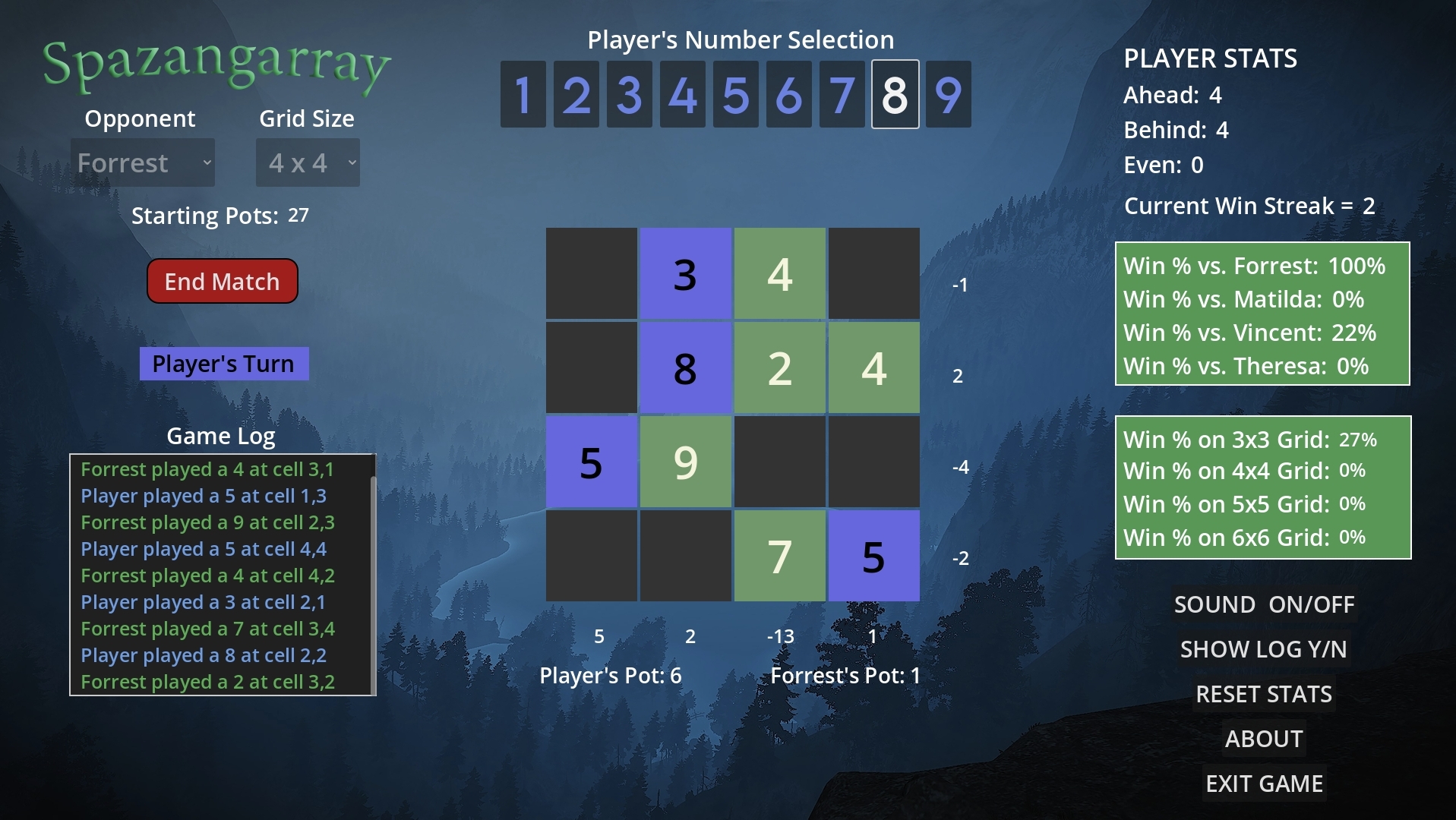End the current match
Image resolution: width=1456 pixels, height=820 pixels.
click(222, 281)
